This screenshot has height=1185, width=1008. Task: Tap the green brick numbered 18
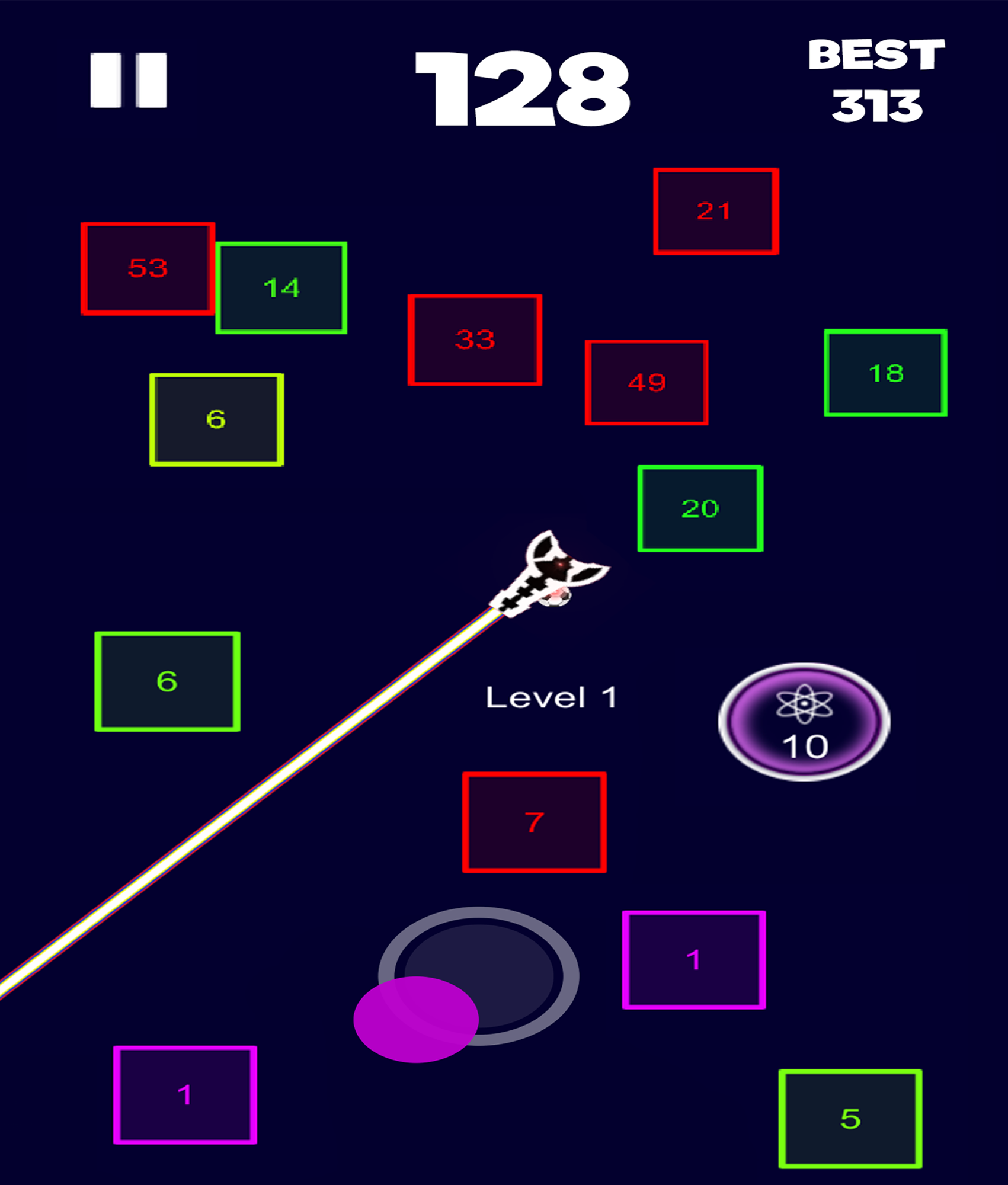(884, 373)
